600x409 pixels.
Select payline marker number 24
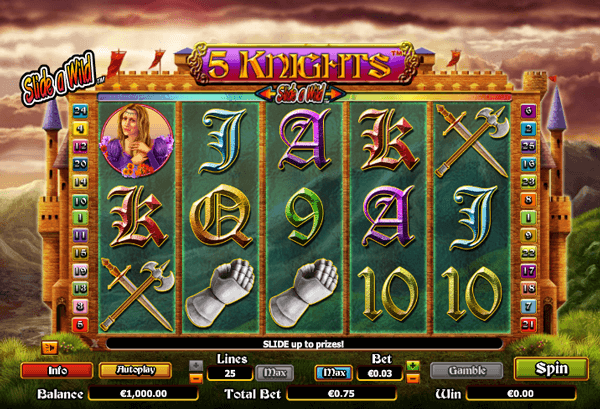click(79, 110)
